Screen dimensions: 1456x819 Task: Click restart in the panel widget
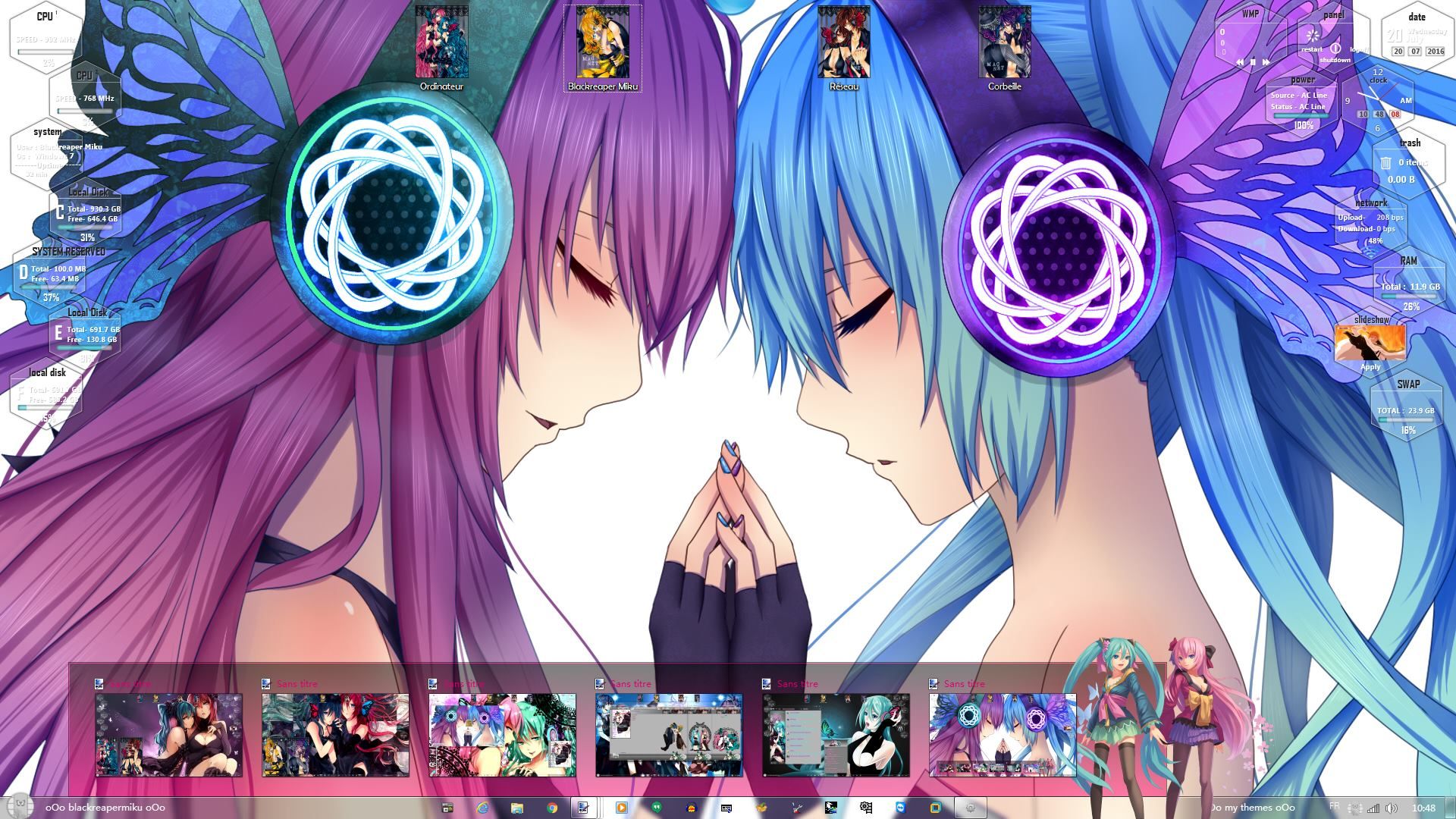coord(1312,49)
